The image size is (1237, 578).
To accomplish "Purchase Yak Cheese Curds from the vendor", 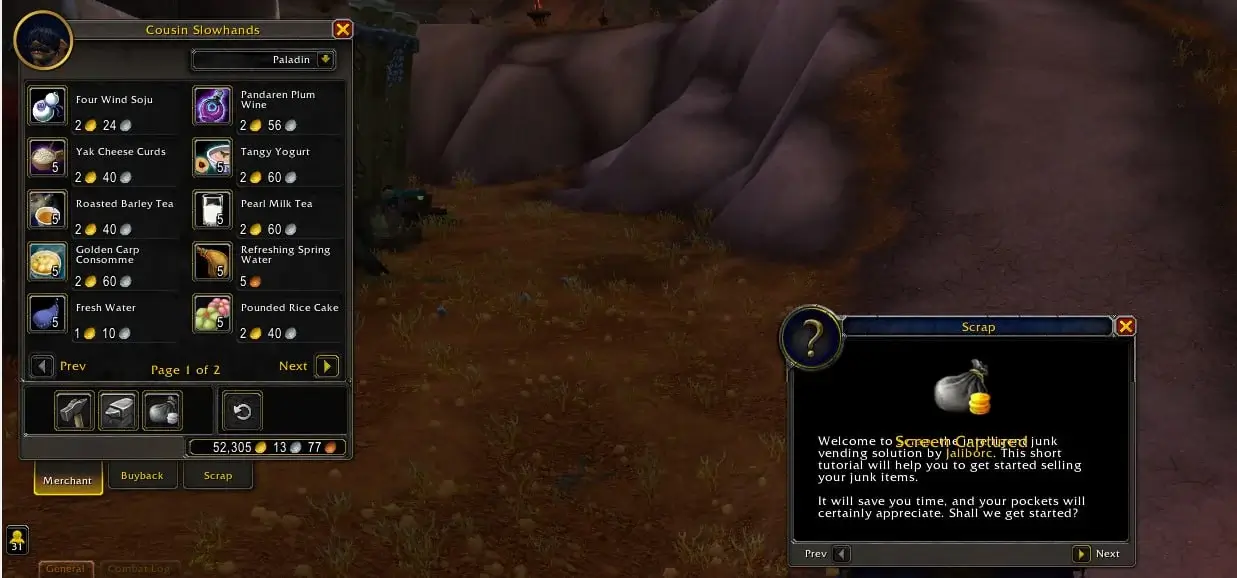I will coord(48,158).
